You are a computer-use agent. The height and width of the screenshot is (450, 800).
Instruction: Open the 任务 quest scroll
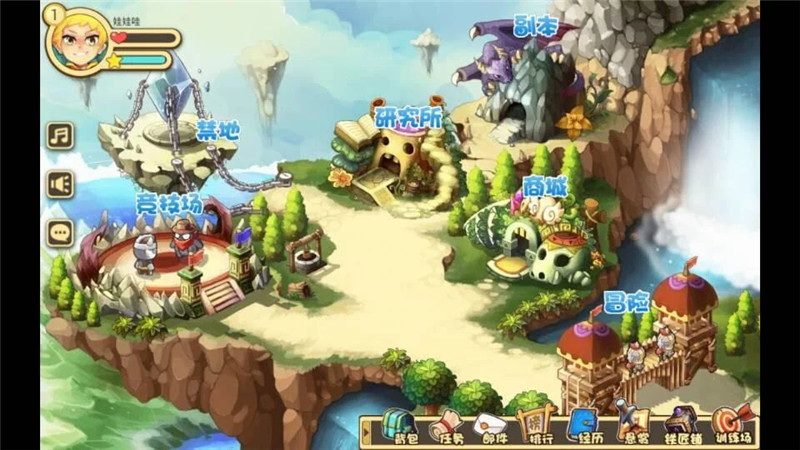click(448, 424)
